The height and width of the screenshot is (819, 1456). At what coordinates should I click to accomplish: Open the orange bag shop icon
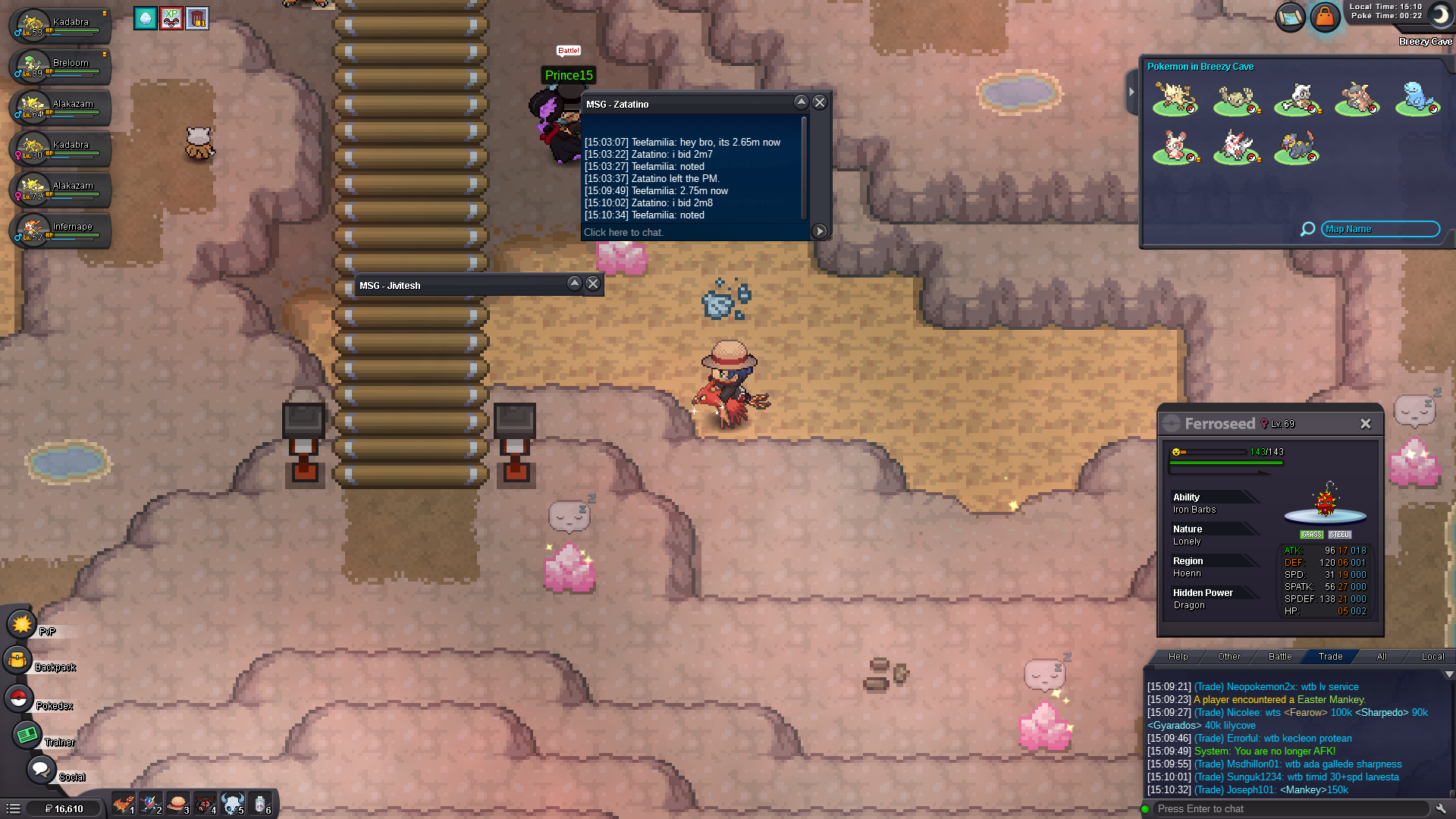pyautogui.click(x=1325, y=17)
